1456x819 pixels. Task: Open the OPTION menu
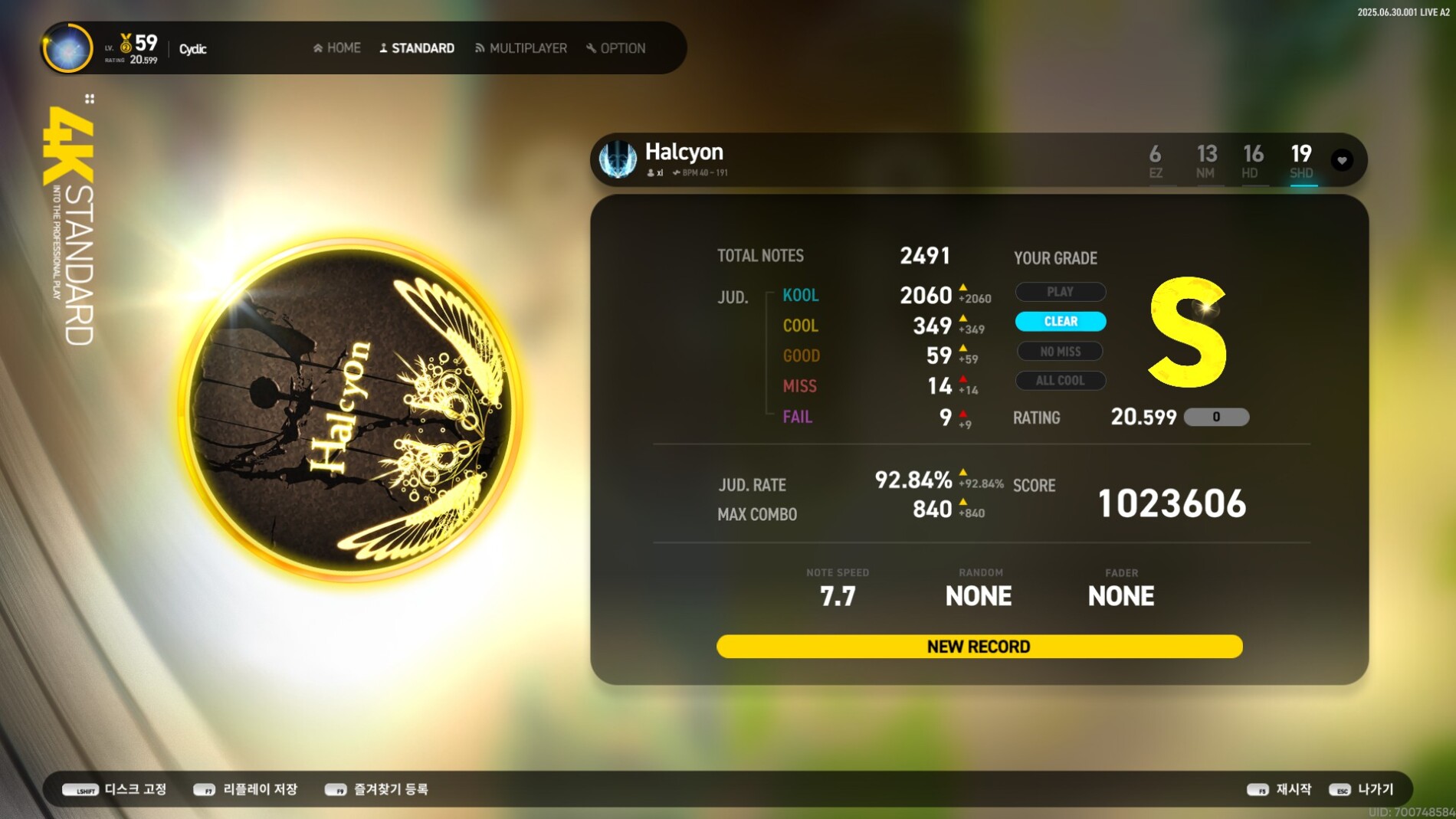click(616, 48)
